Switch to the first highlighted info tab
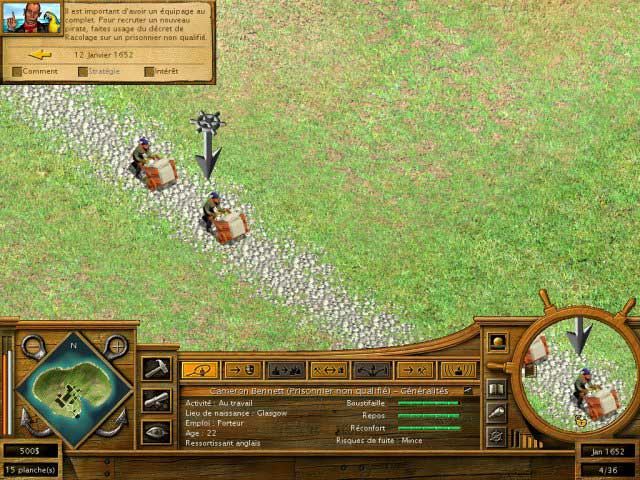The height and width of the screenshot is (480, 640). pos(200,370)
